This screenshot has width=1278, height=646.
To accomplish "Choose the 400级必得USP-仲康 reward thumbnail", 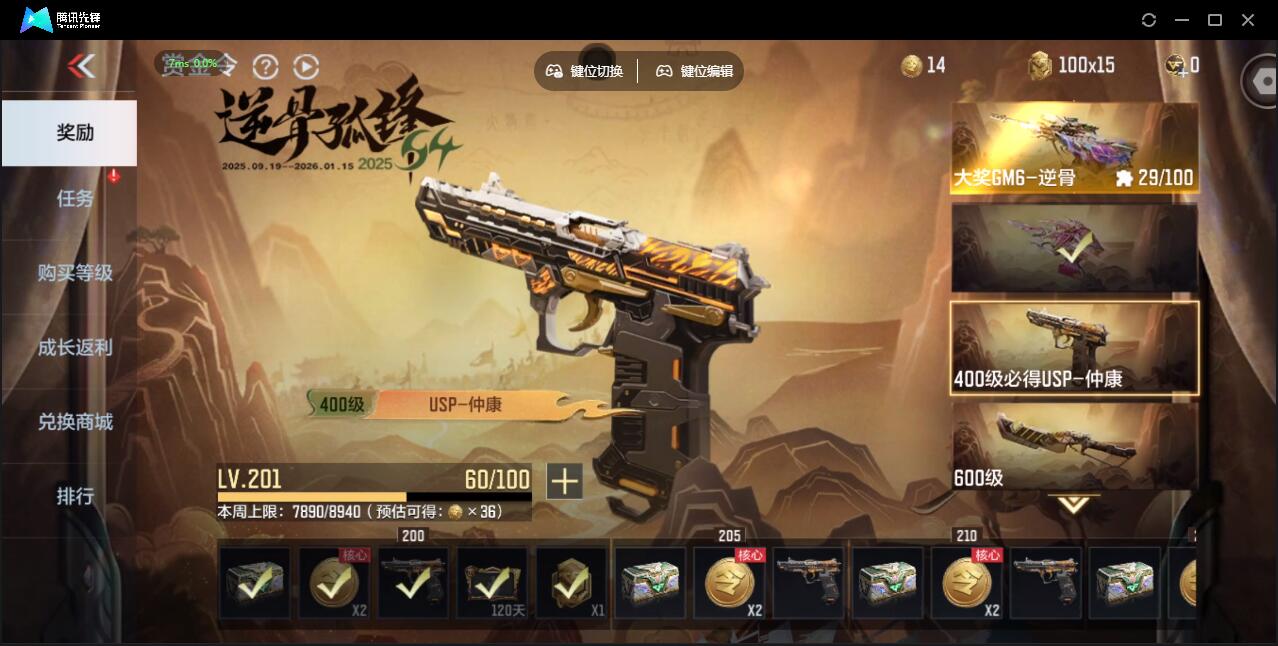I will pyautogui.click(x=1074, y=347).
